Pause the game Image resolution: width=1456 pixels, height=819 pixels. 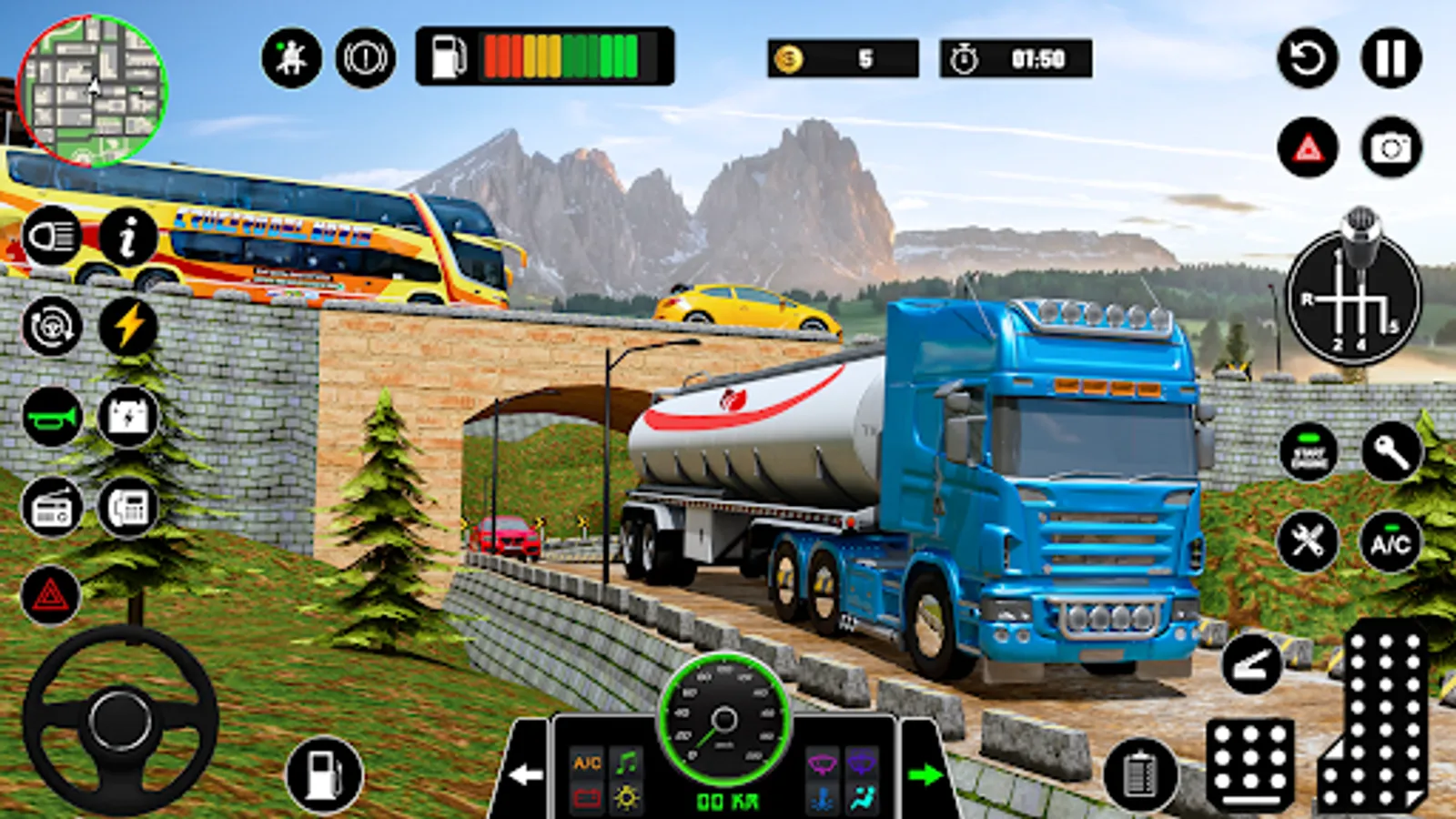pyautogui.click(x=1390, y=58)
